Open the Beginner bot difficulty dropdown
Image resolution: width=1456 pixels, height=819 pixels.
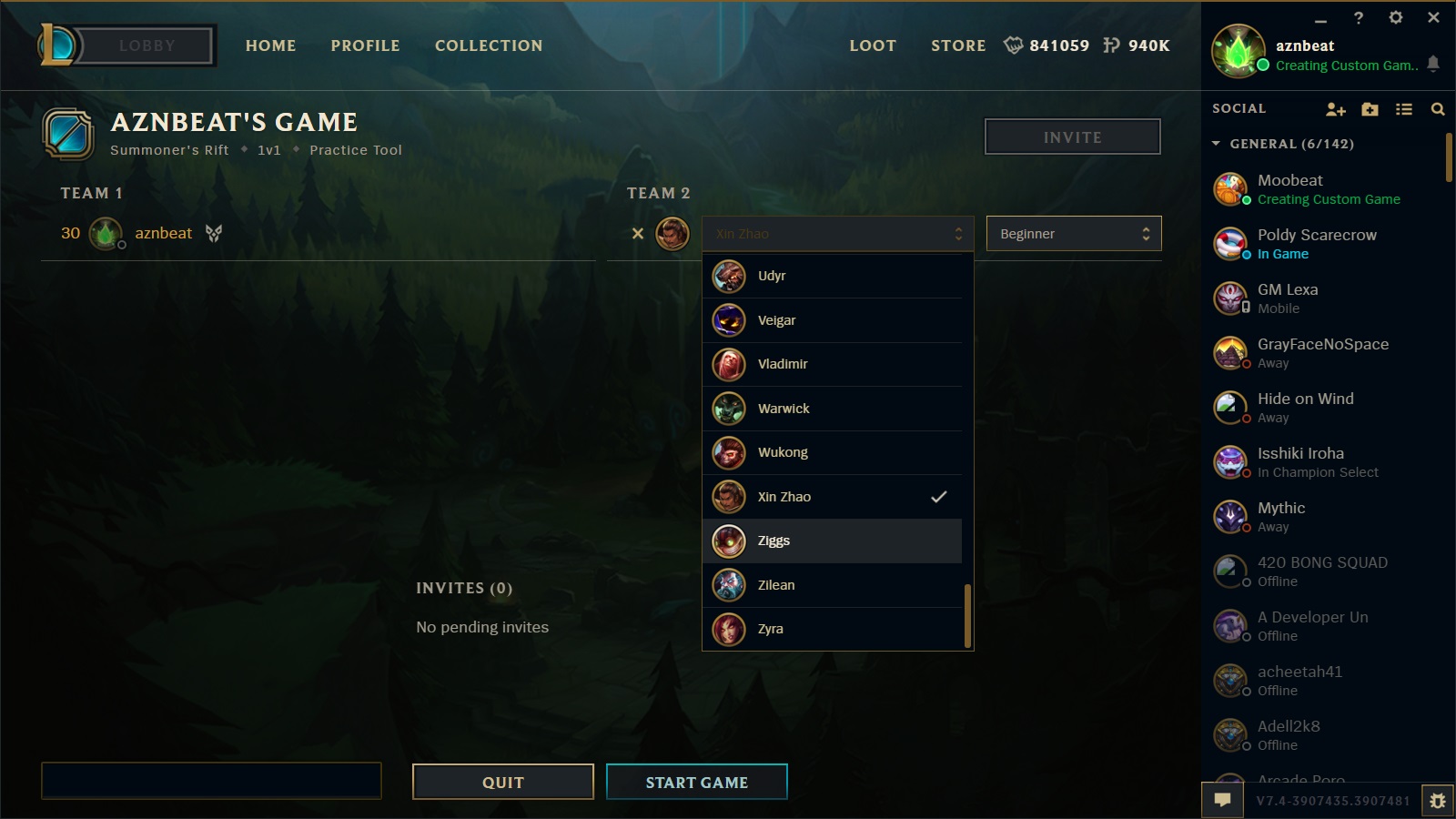tap(1074, 233)
